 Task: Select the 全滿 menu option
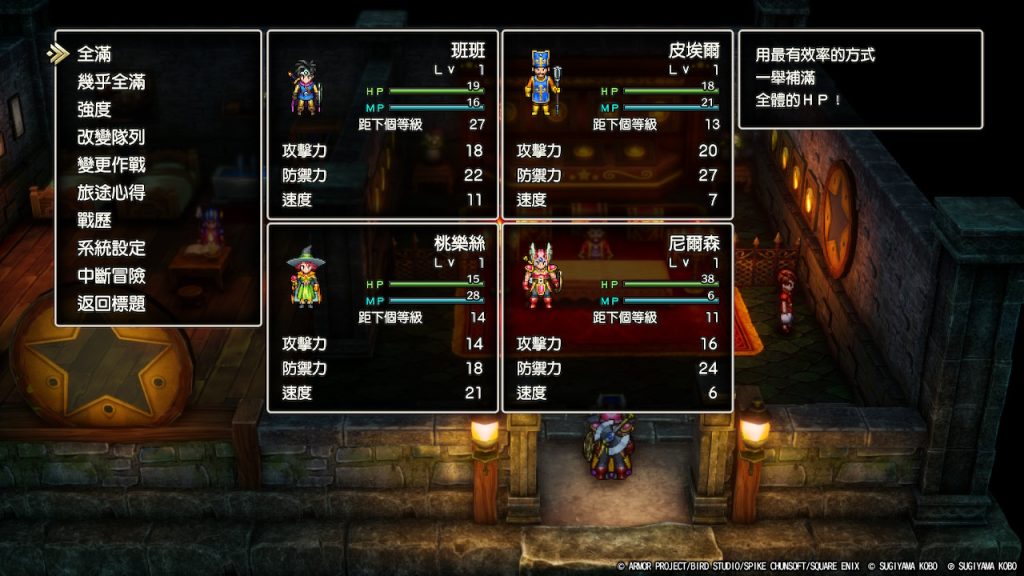point(95,54)
